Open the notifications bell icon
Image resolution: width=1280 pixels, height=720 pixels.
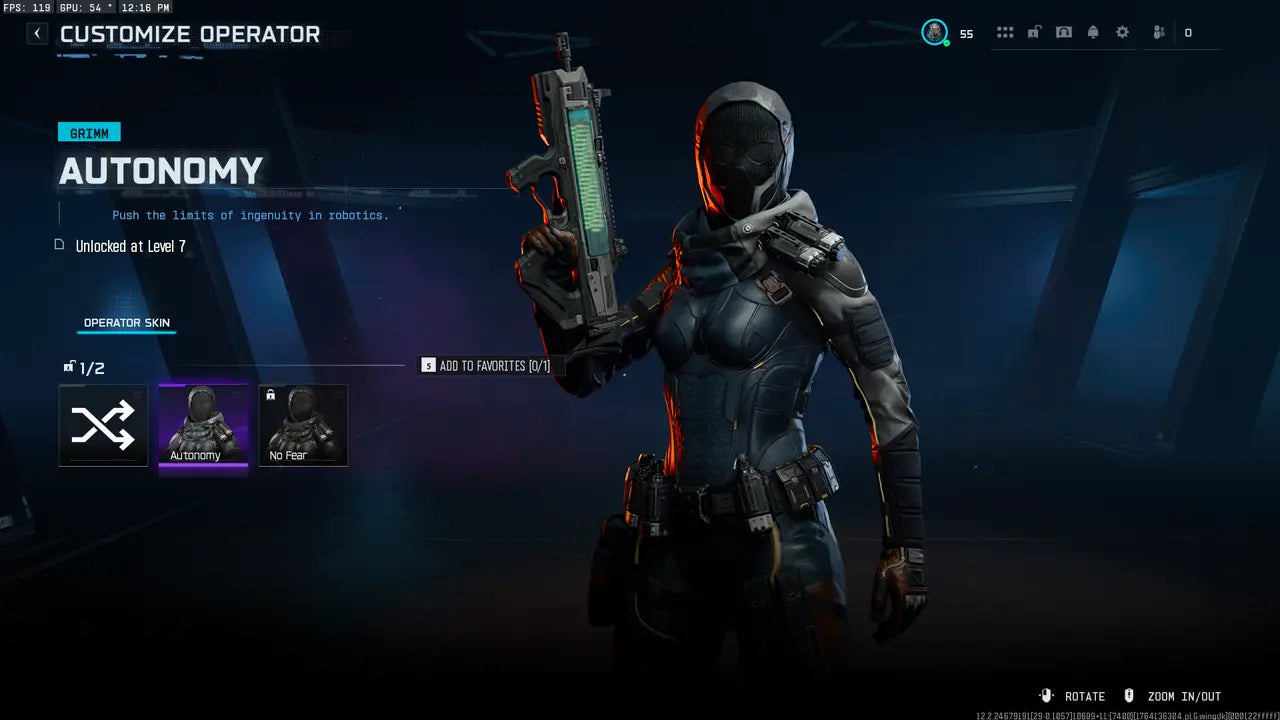pyautogui.click(x=1091, y=32)
